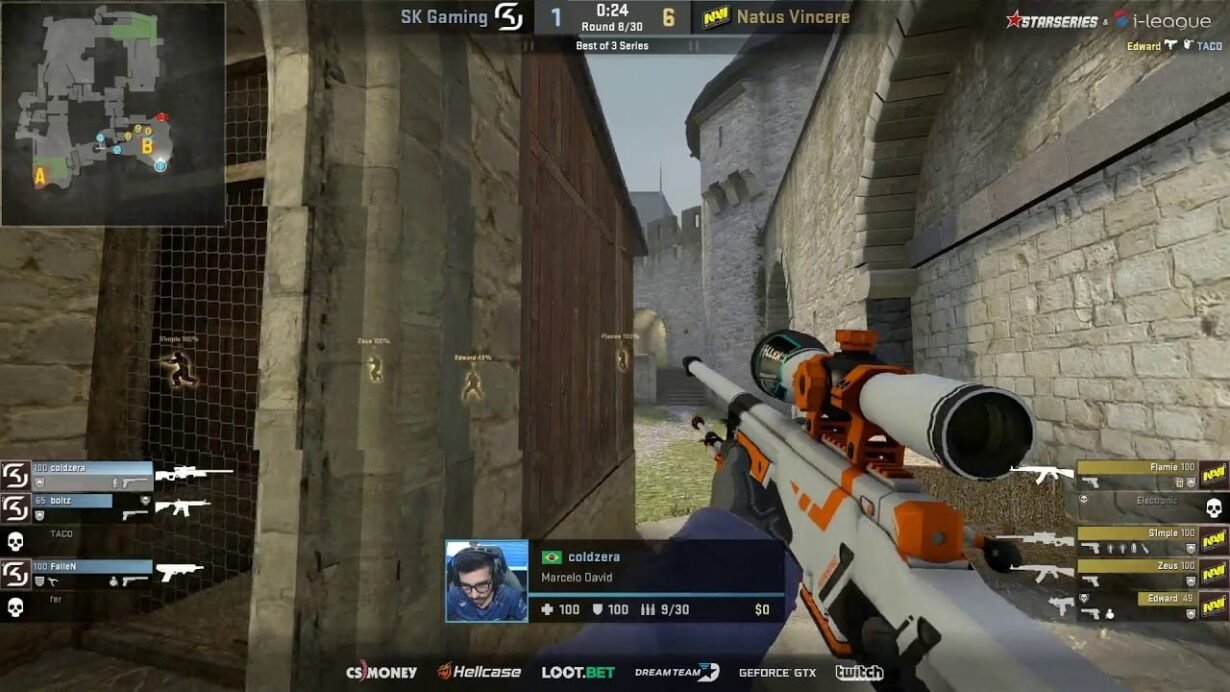Open the Twitch sponsor logo
This screenshot has height=692, width=1230.
tap(859, 672)
